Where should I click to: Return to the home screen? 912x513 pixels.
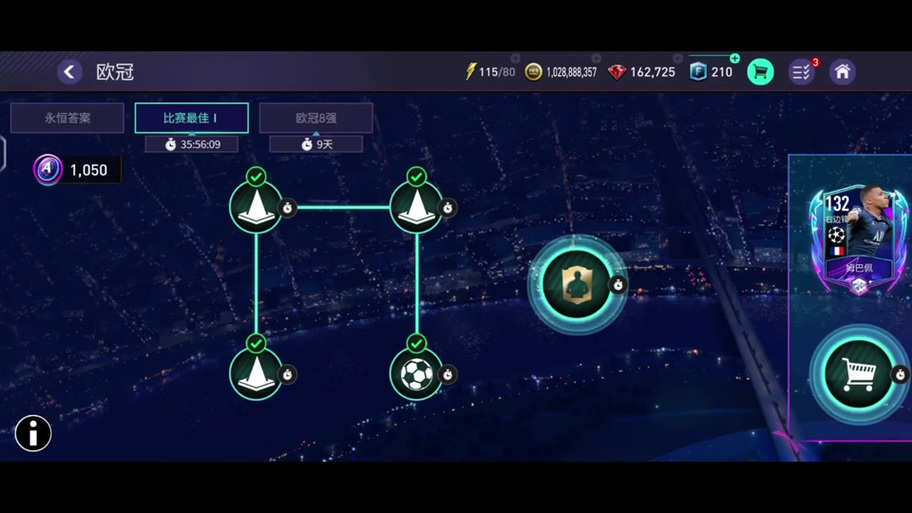click(842, 72)
